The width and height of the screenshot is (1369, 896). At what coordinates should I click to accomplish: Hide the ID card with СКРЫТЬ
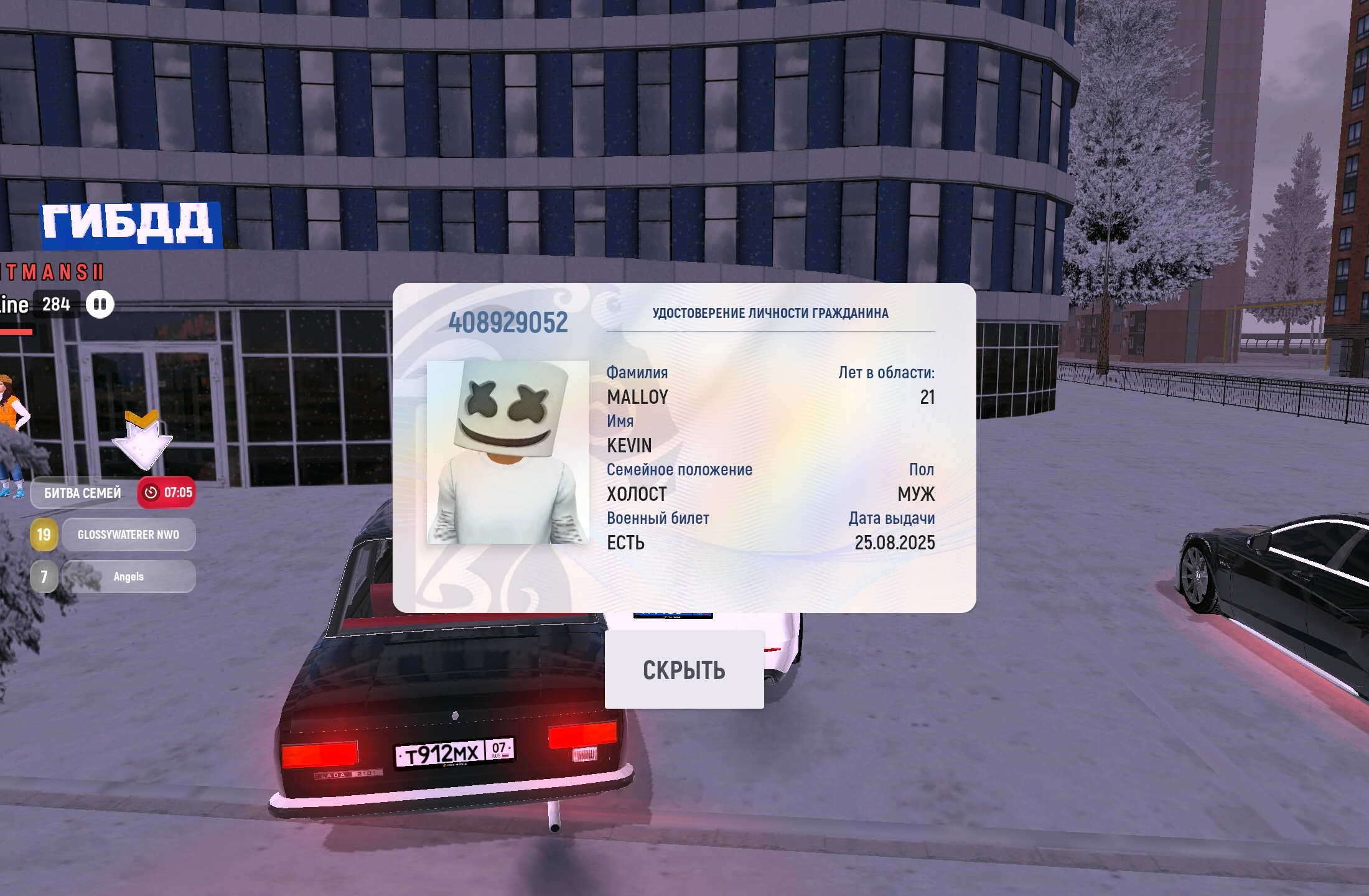(x=684, y=670)
